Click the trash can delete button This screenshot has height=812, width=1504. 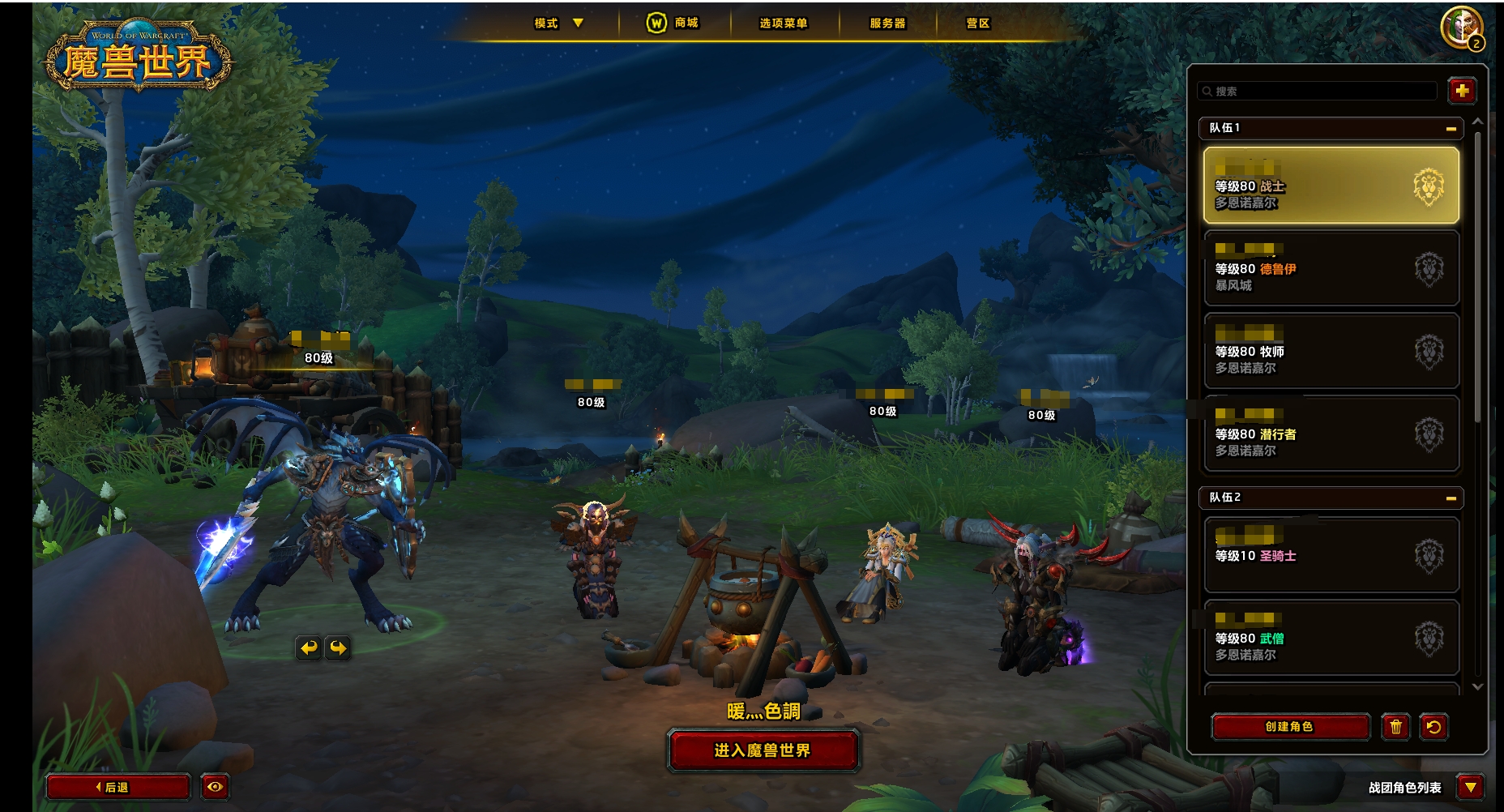coord(1395,727)
